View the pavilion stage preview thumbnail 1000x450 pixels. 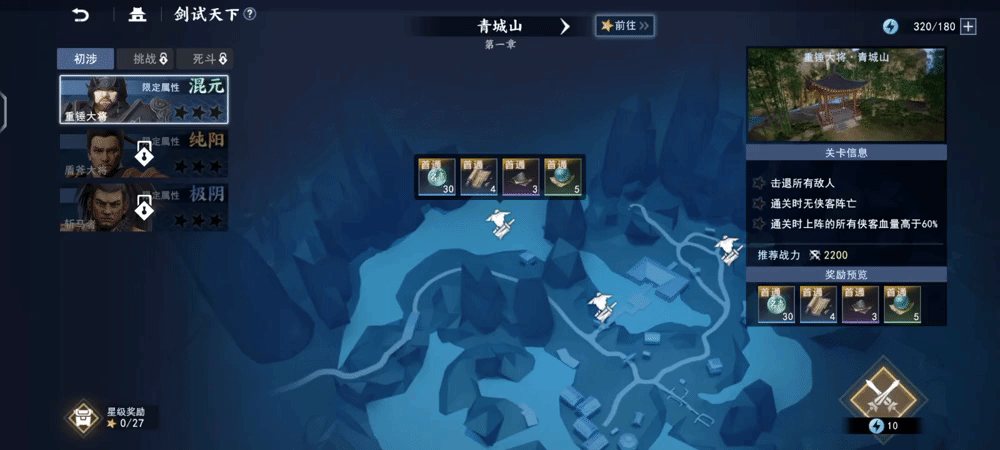(x=846, y=95)
